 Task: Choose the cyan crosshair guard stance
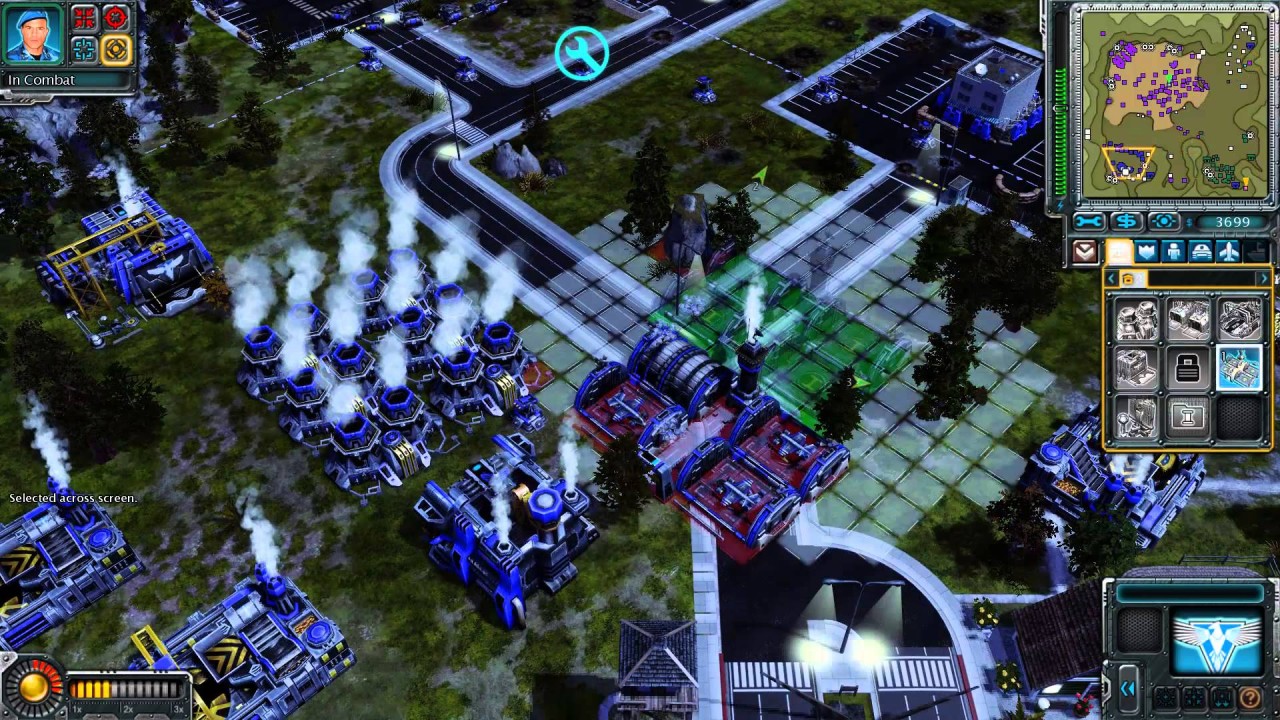(x=84, y=48)
